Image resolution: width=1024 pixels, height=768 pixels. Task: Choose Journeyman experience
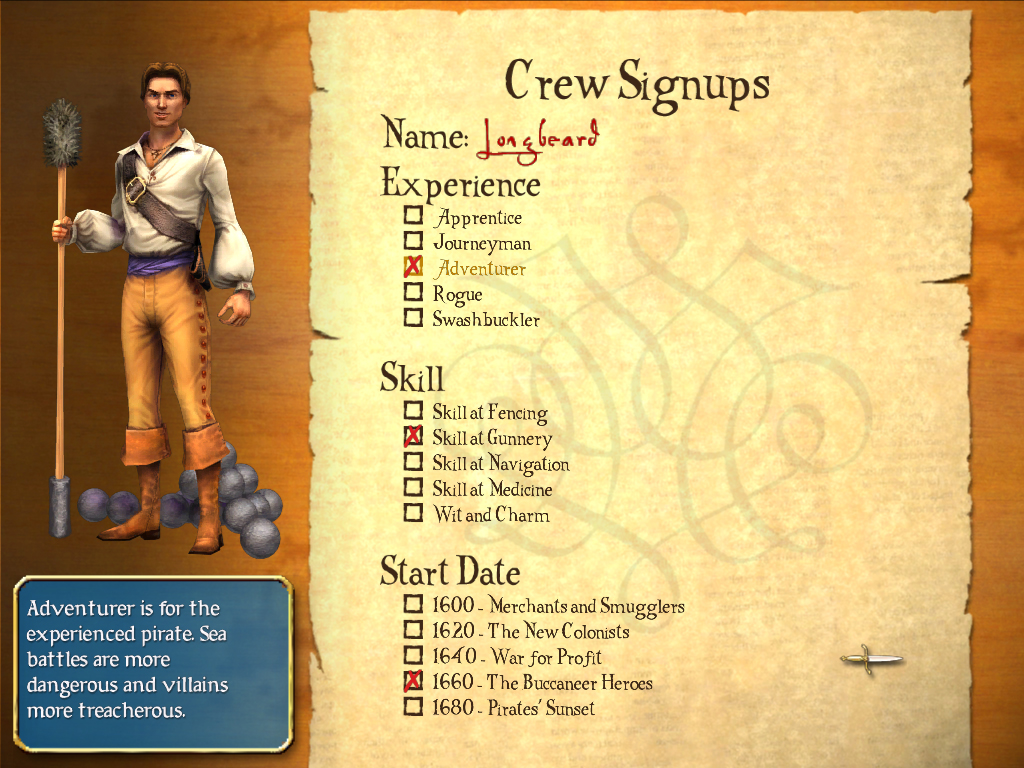413,242
